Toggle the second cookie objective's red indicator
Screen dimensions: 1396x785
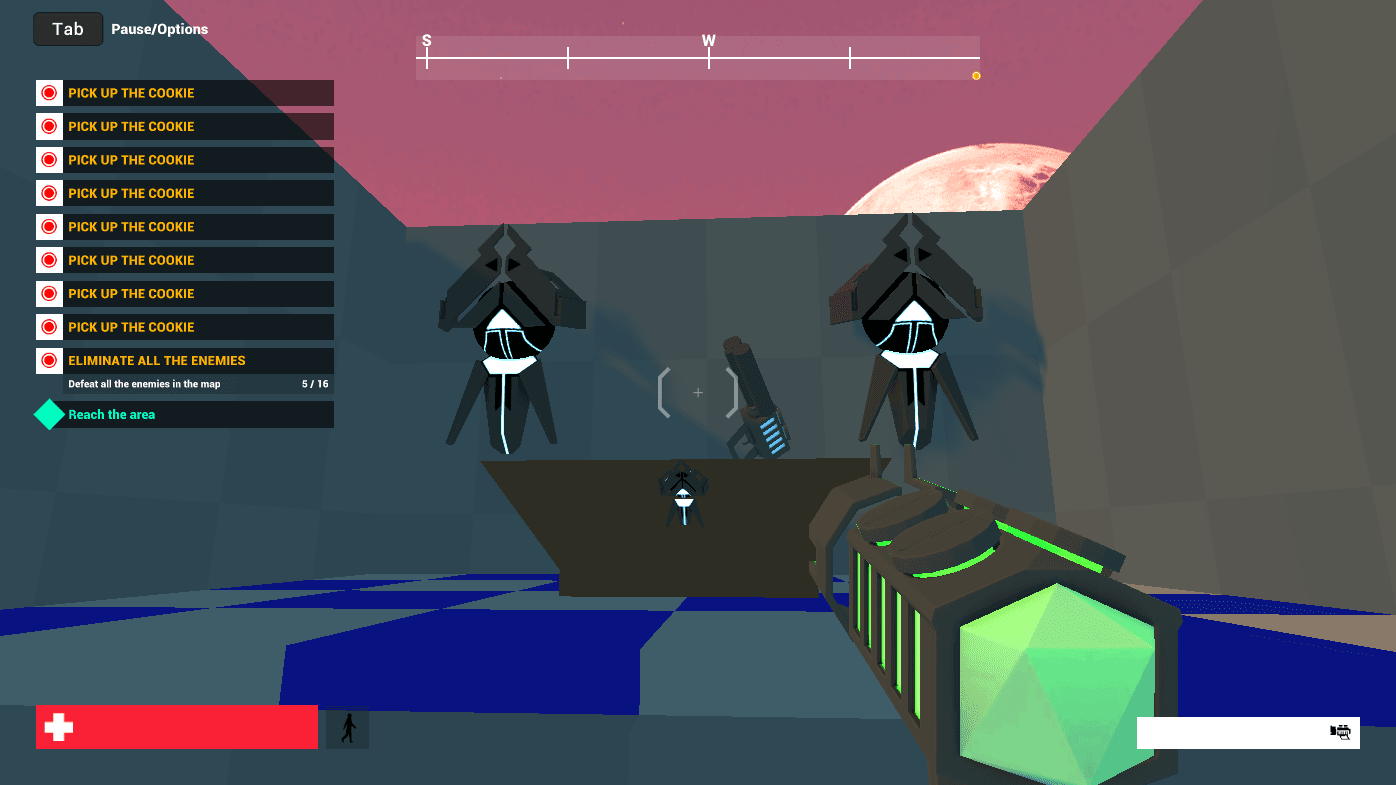point(48,126)
